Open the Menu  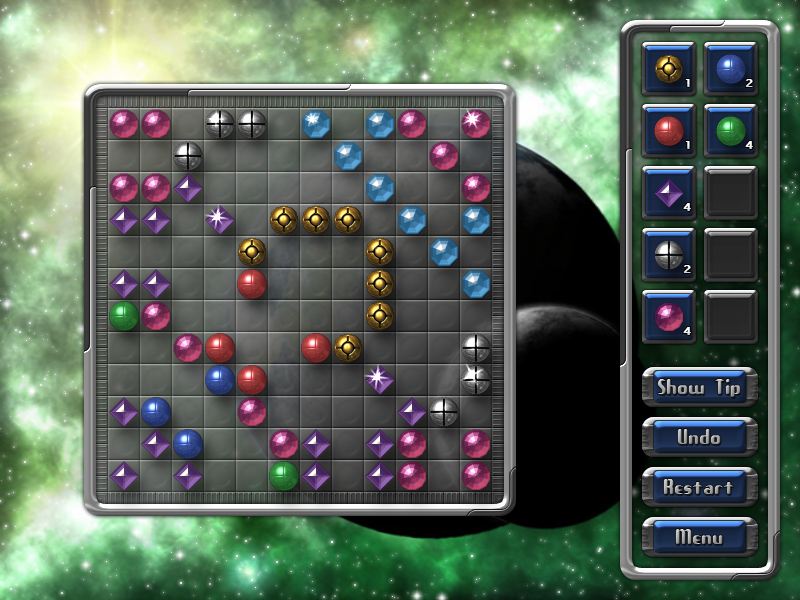pos(699,537)
